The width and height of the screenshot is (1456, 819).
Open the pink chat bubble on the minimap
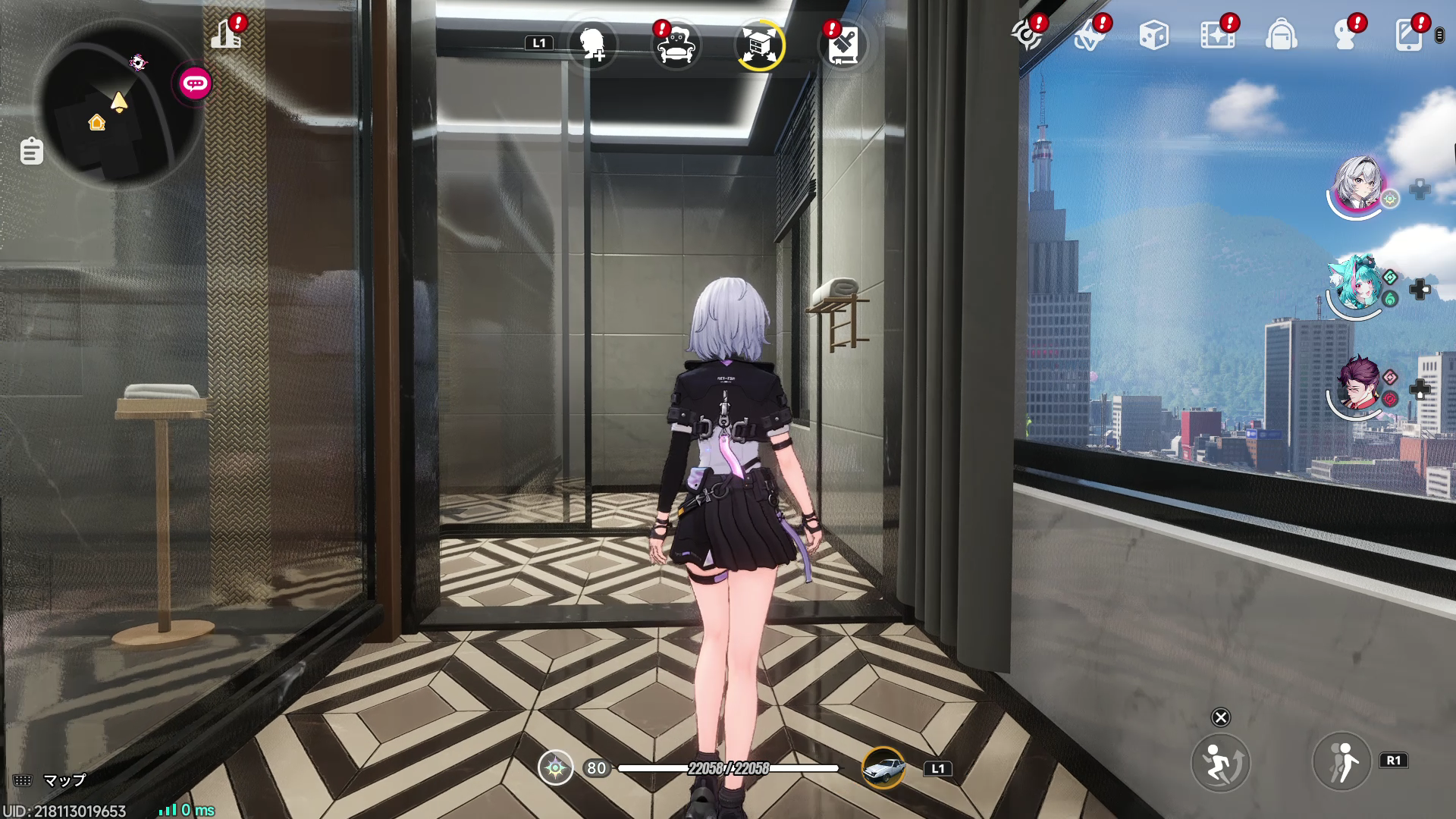[x=193, y=83]
